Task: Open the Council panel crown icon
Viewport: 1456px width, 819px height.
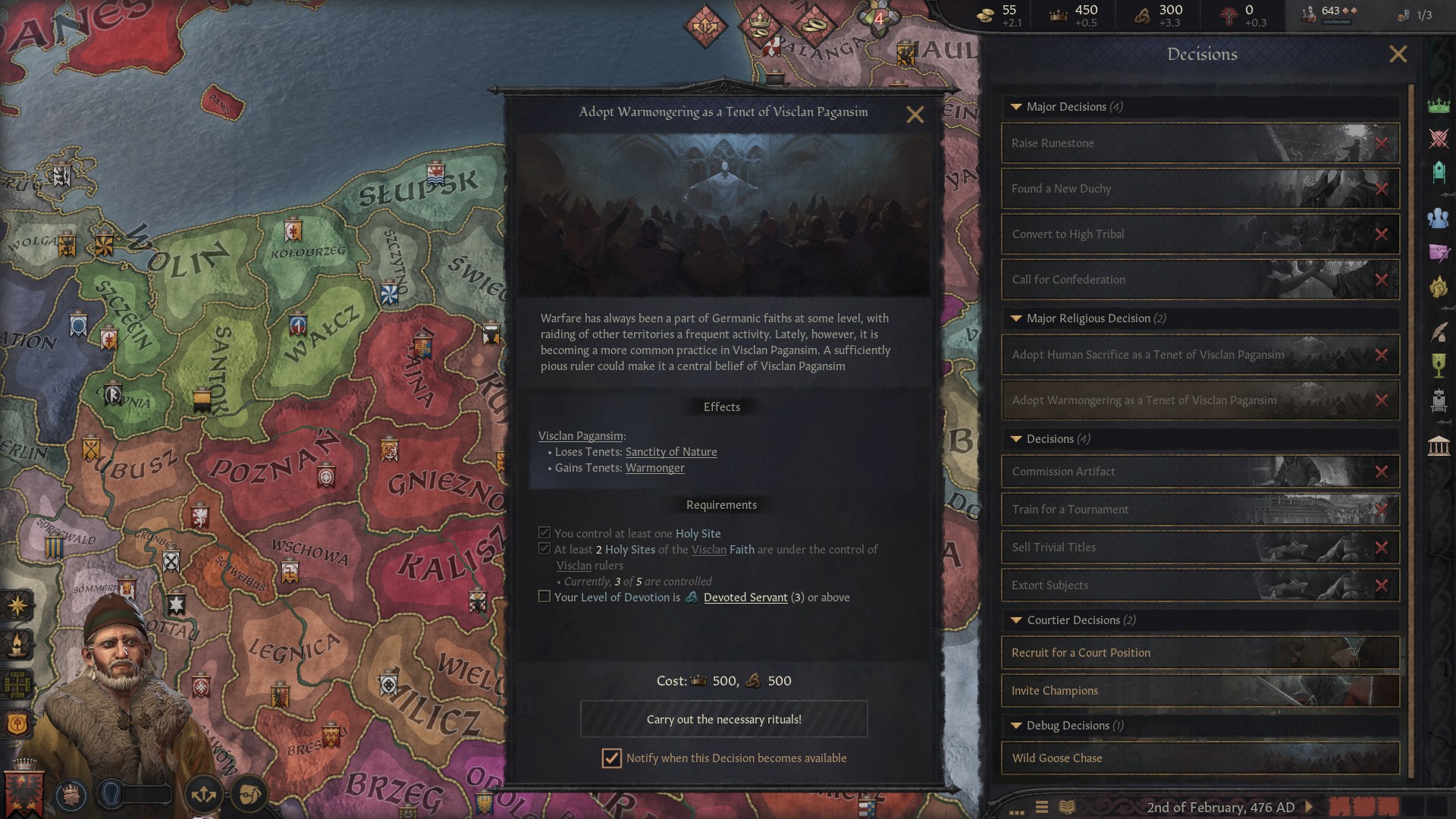Action: [x=1439, y=106]
